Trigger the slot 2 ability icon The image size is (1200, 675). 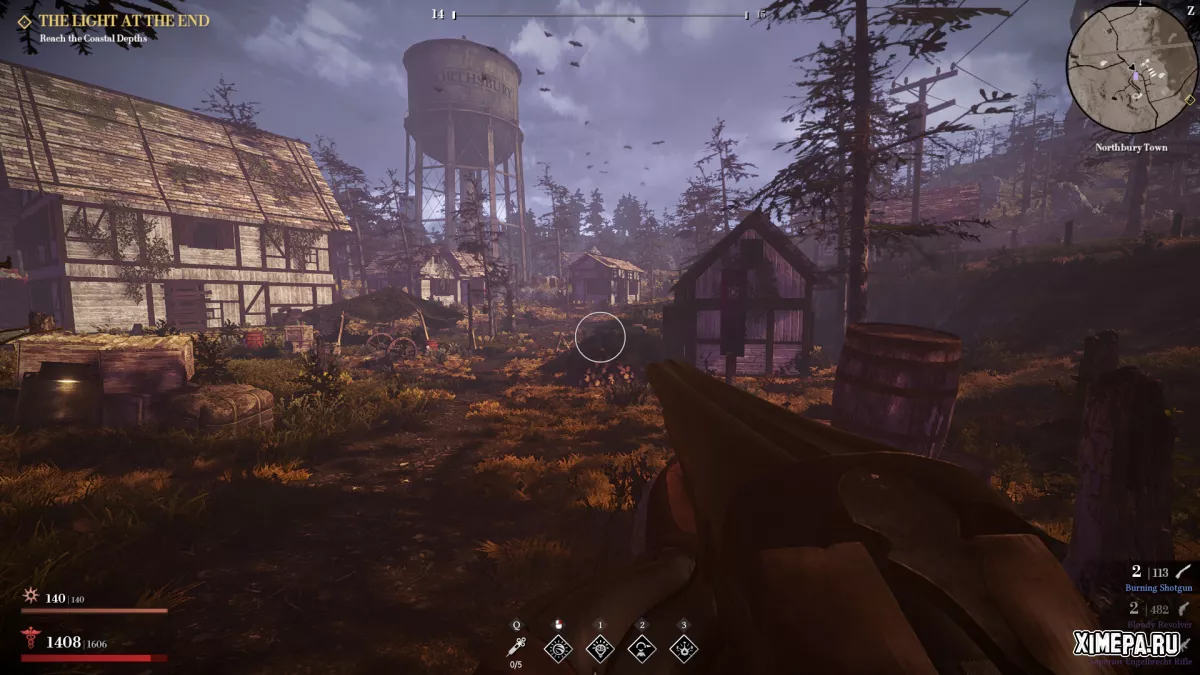point(642,648)
